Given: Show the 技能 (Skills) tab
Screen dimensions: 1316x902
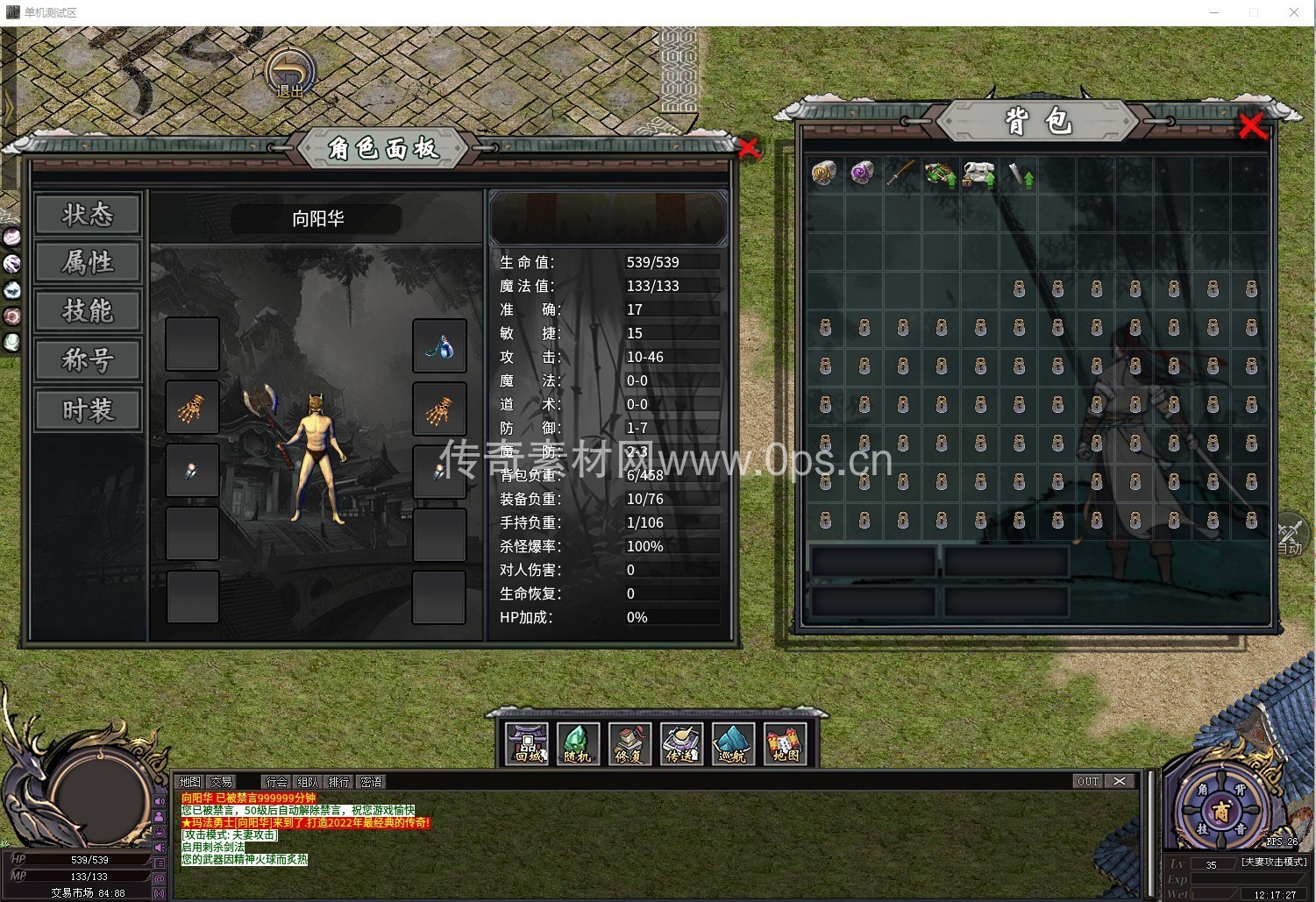Looking at the screenshot, I should coord(88,311).
